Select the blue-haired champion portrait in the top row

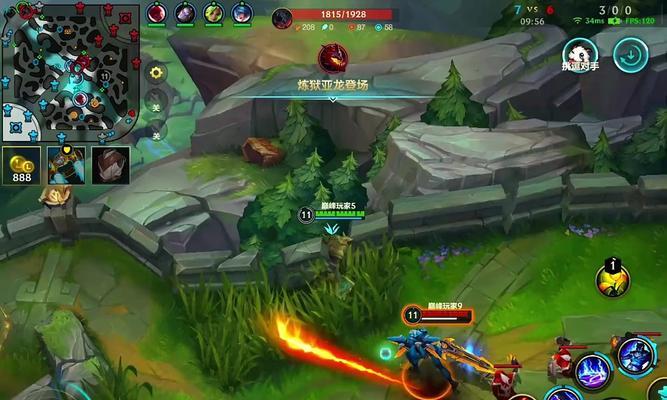[241, 13]
